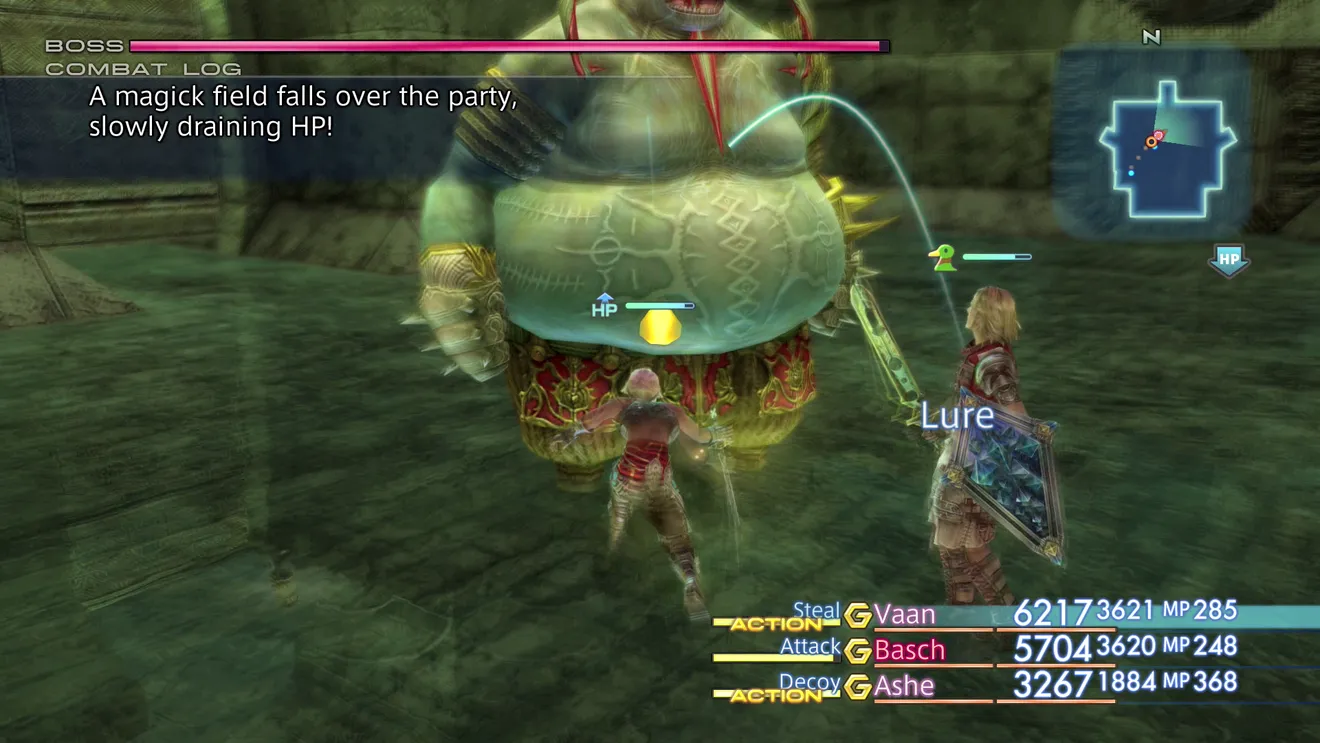Toggle Basch's gambit G icon

(857, 651)
